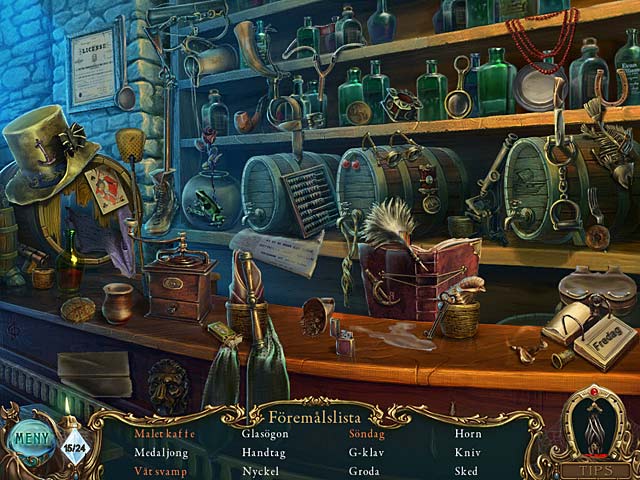Select 'Malet kaffe' in the item list
This screenshot has height=480, width=640.
[165, 434]
